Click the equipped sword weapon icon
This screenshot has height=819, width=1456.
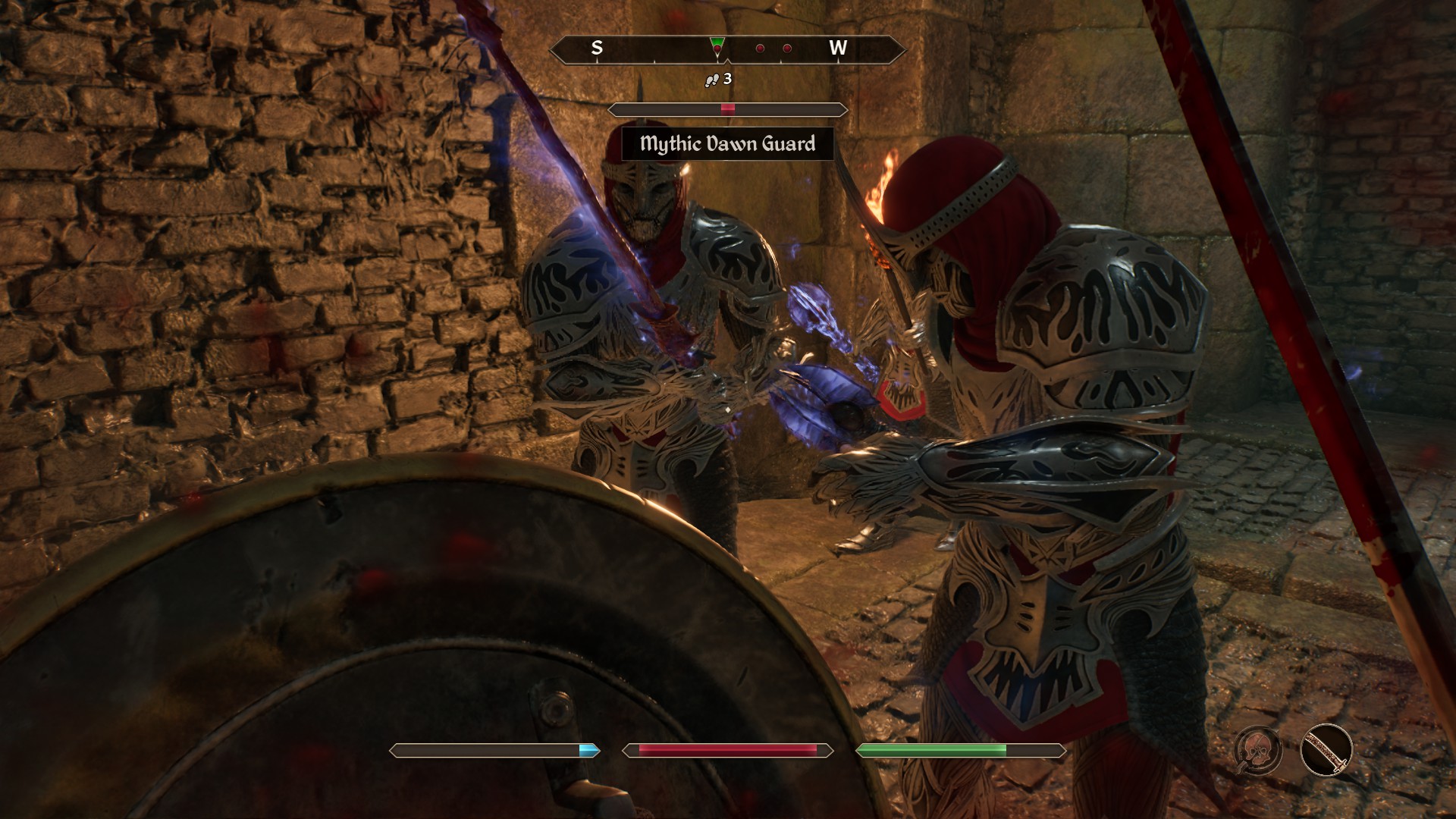(1326, 750)
